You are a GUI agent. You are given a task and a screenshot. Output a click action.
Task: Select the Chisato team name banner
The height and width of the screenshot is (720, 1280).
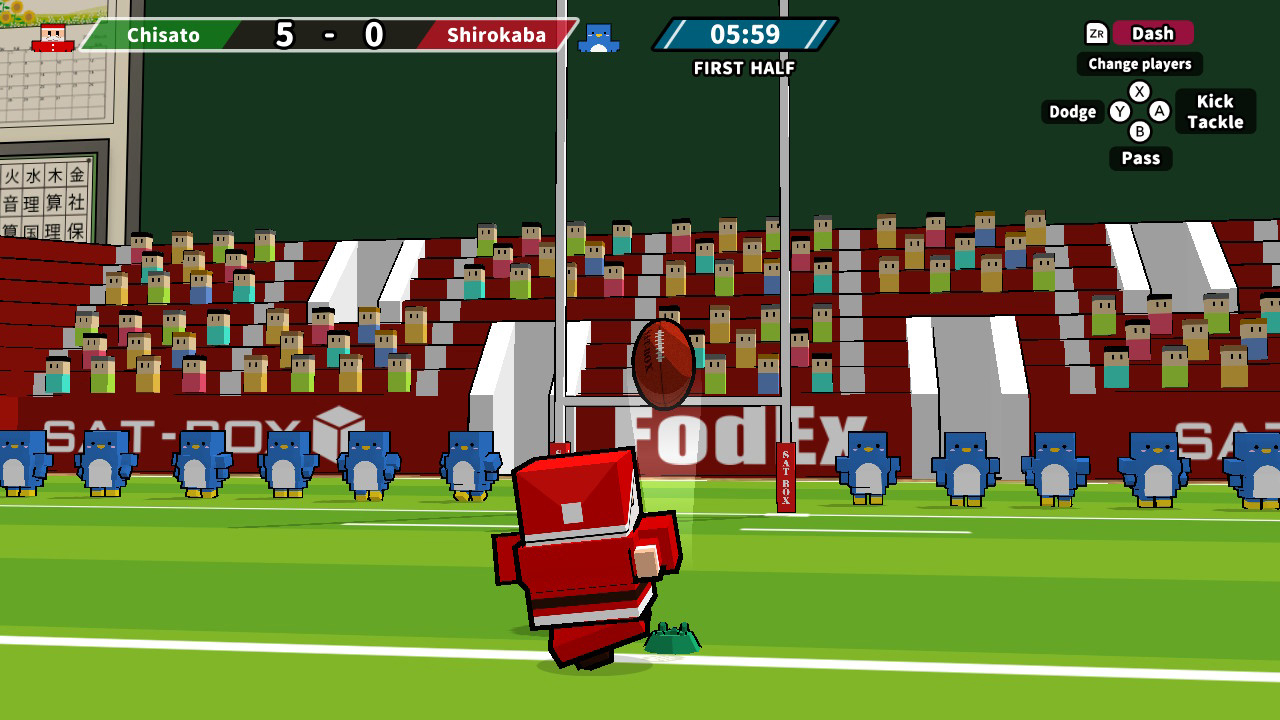163,35
